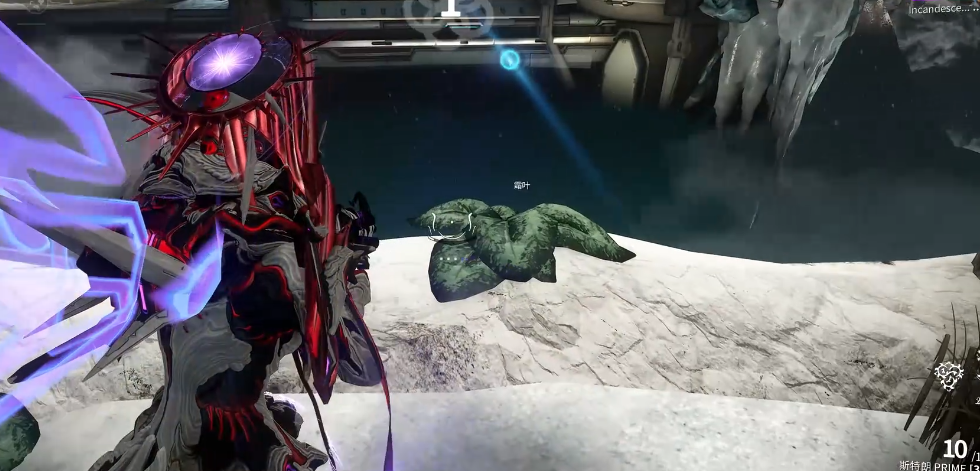Click the blue circular waypoint marker
The image size is (980, 471).
(x=510, y=60)
